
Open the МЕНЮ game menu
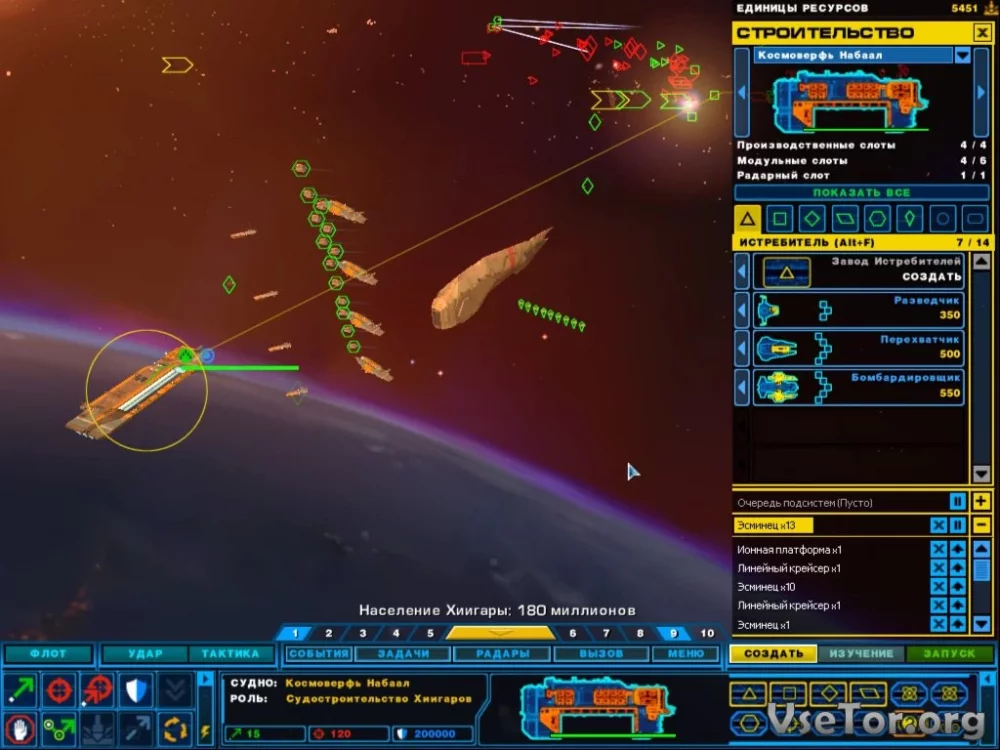685,654
